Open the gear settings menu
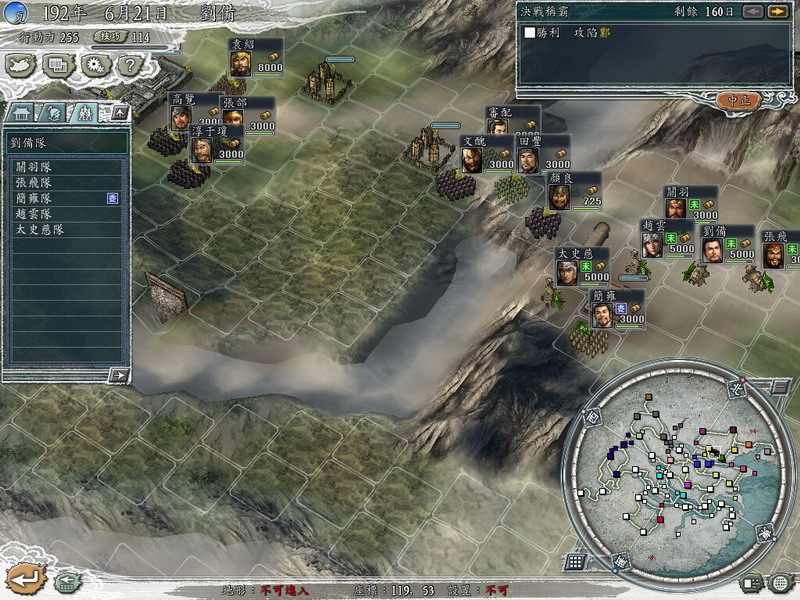Image resolution: width=800 pixels, height=600 pixels. 95,65
